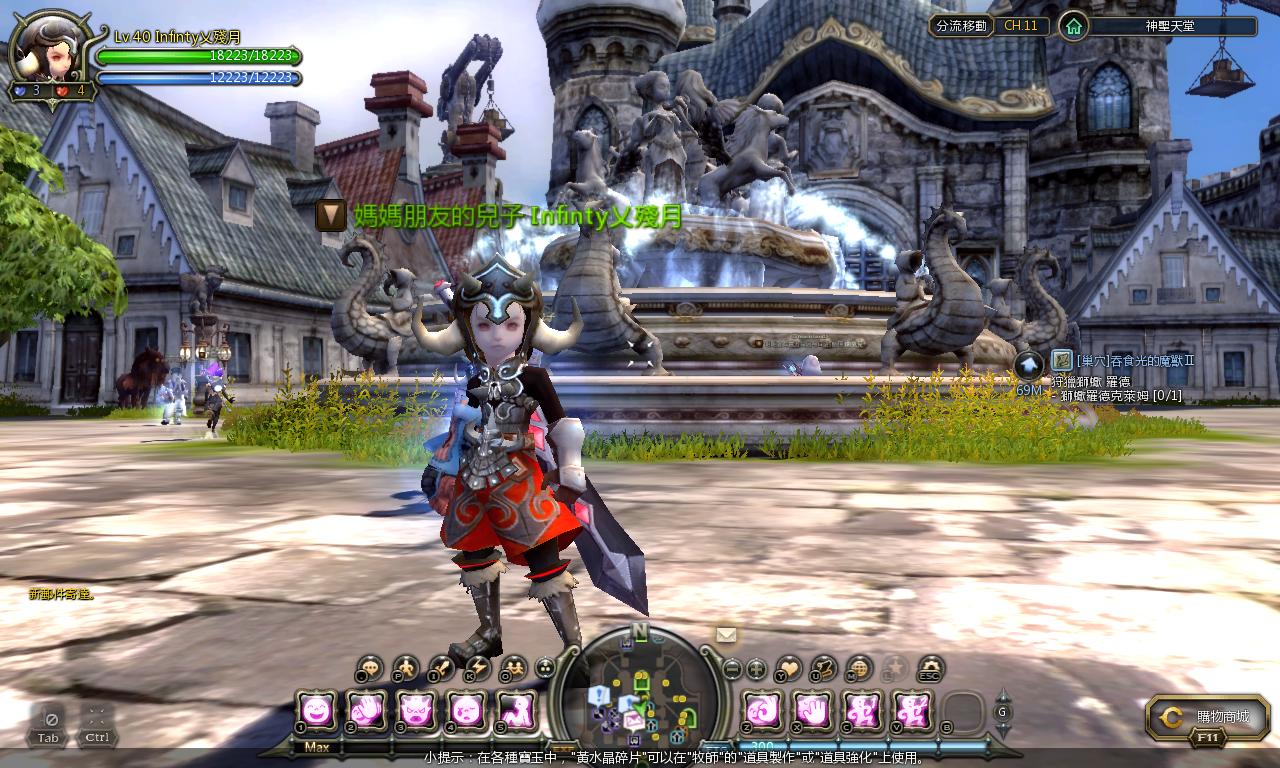Image resolution: width=1280 pixels, height=768 pixels.
Task: Click the 分流移動 channel move button
Action: coord(960,26)
